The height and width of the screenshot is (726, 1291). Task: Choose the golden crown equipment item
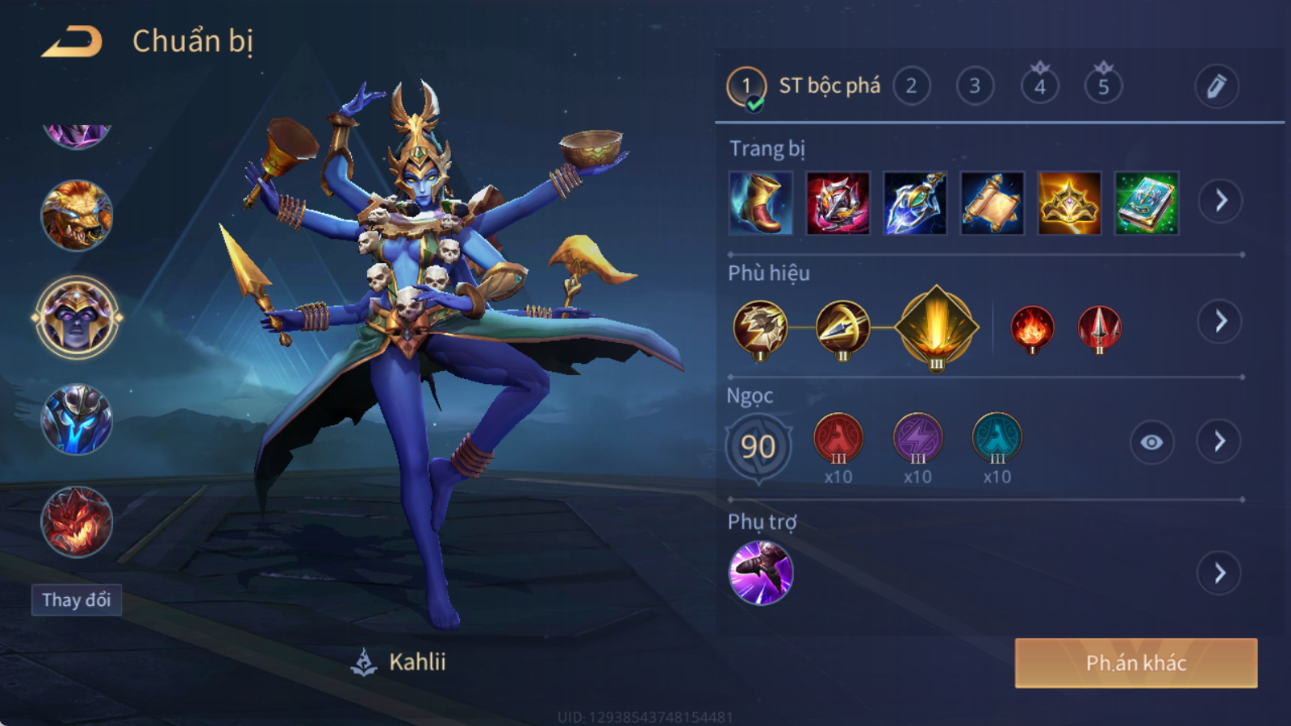click(x=1069, y=203)
